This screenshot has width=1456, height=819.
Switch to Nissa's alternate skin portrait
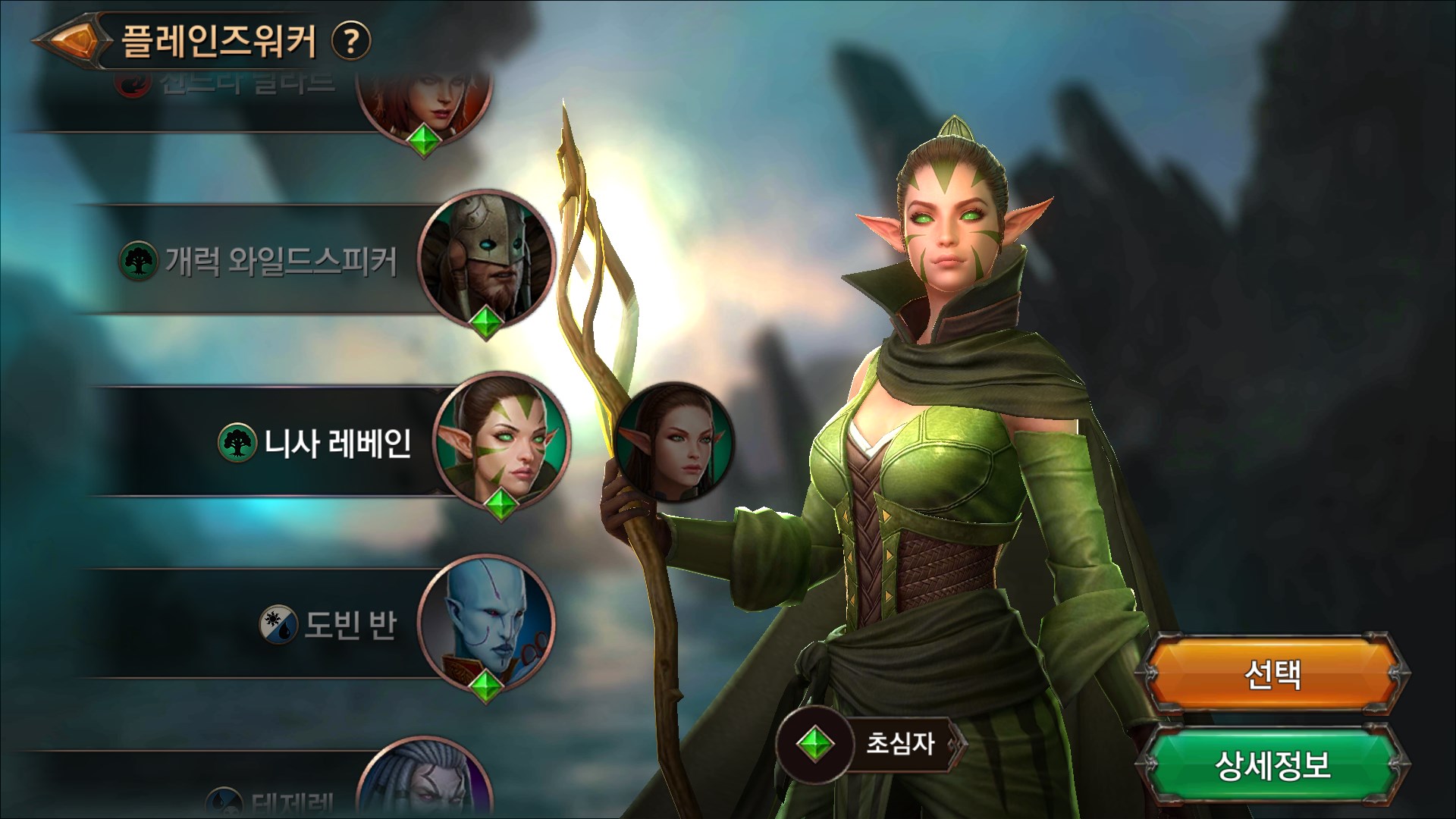pos(674,441)
